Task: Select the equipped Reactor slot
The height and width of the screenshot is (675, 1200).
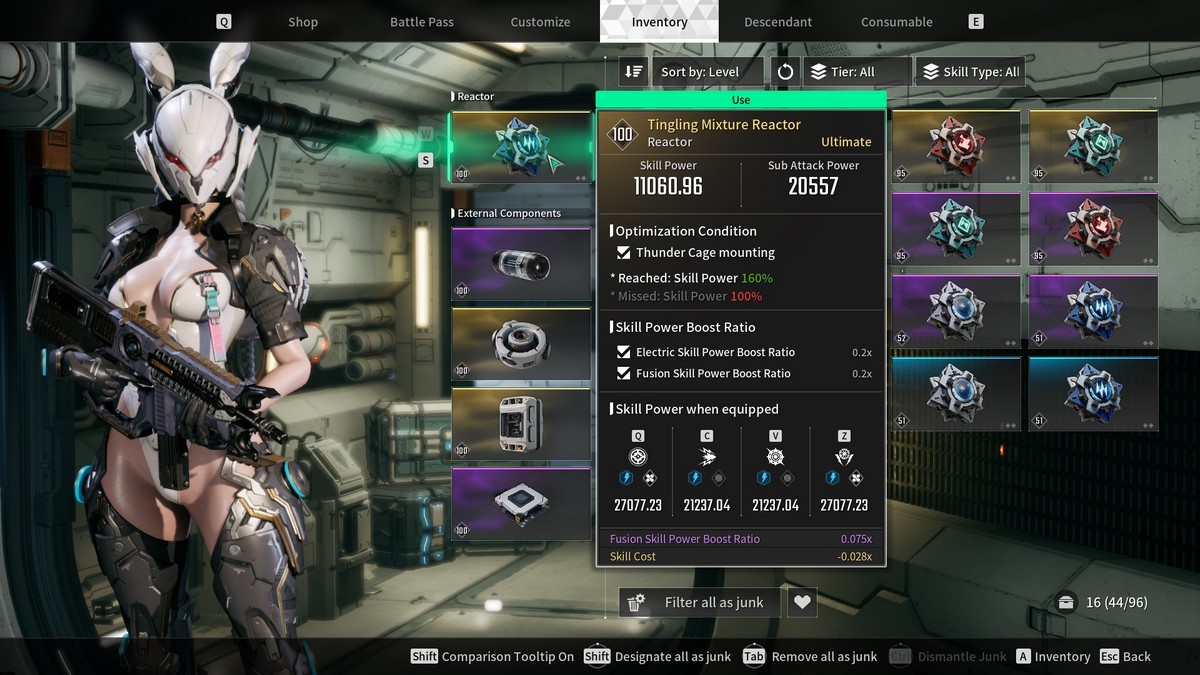Action: tap(521, 147)
